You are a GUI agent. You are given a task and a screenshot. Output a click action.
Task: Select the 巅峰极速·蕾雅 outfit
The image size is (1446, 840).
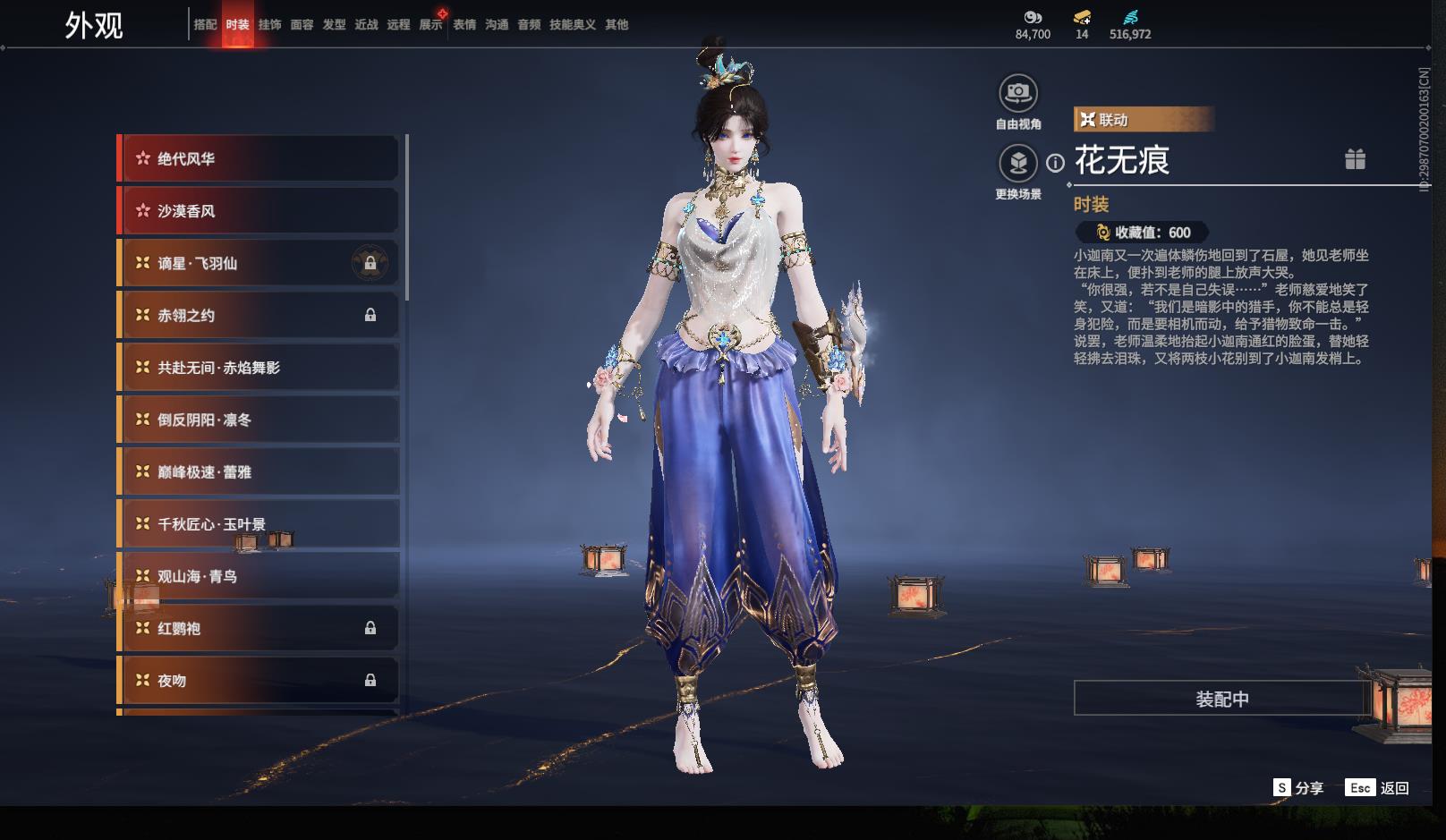pos(259,471)
